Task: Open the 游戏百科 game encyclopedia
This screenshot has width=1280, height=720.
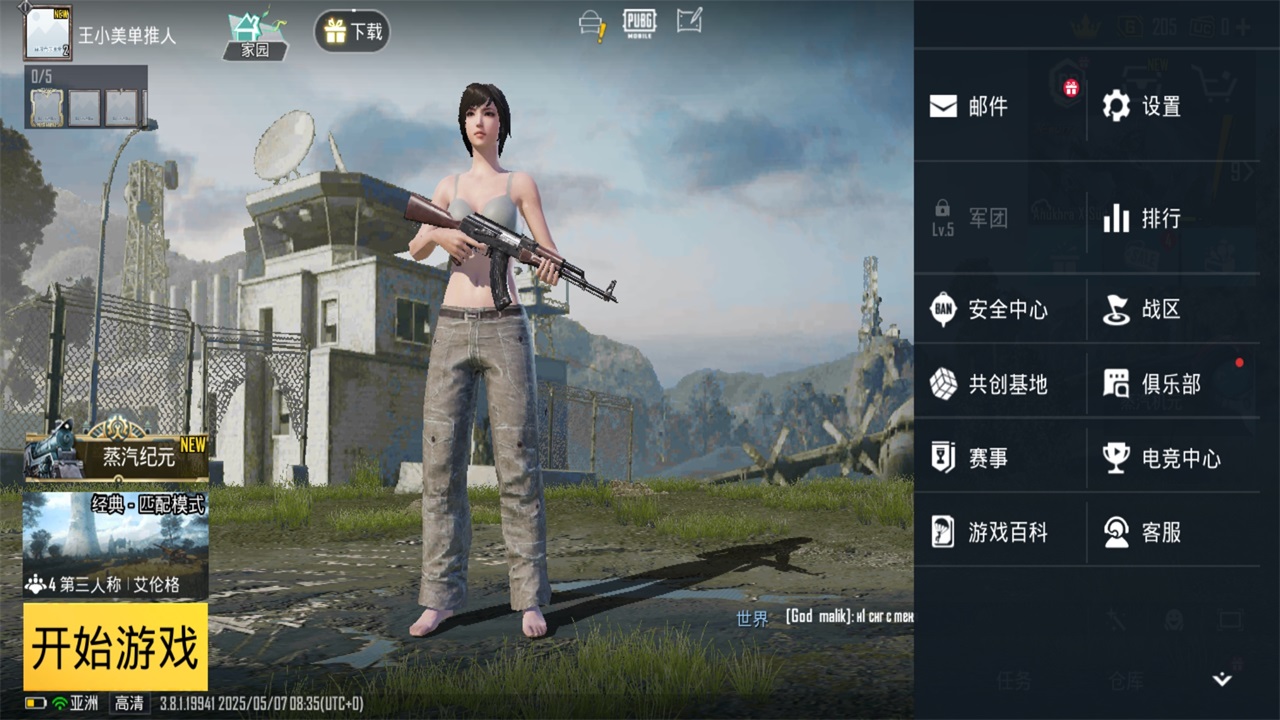Action: (1000, 533)
